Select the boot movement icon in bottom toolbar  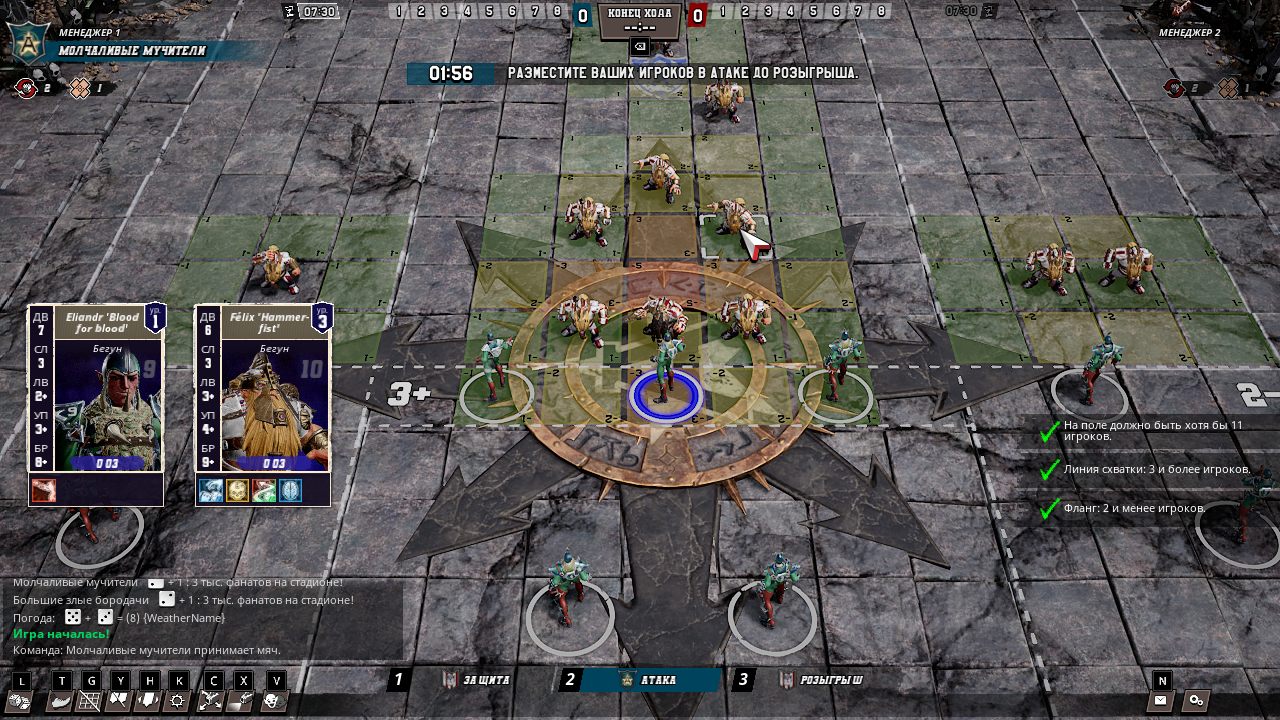[60, 703]
